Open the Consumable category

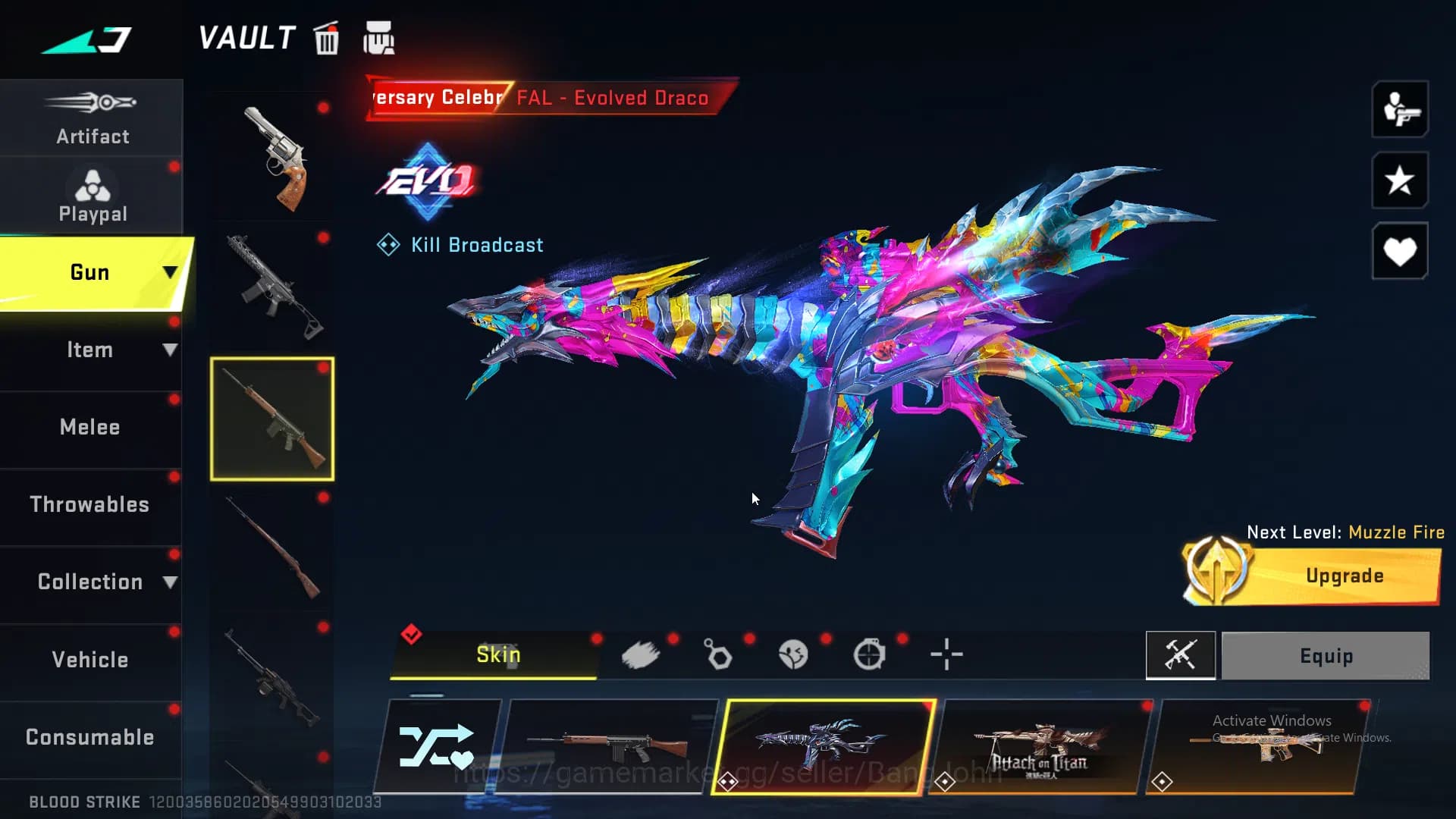click(x=90, y=737)
